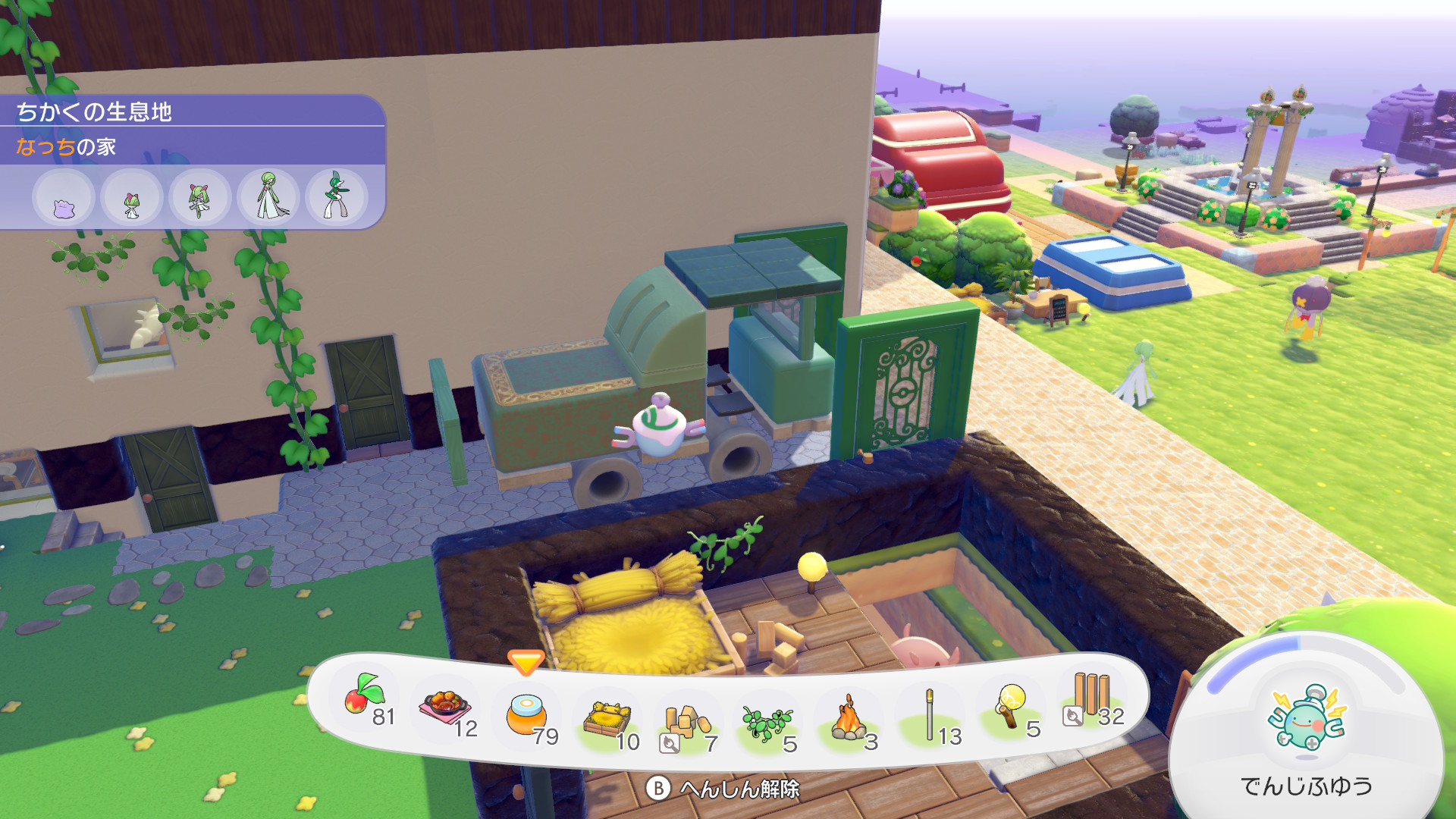
Task: Select Gardevoir in the habitat list
Action: 268,197
